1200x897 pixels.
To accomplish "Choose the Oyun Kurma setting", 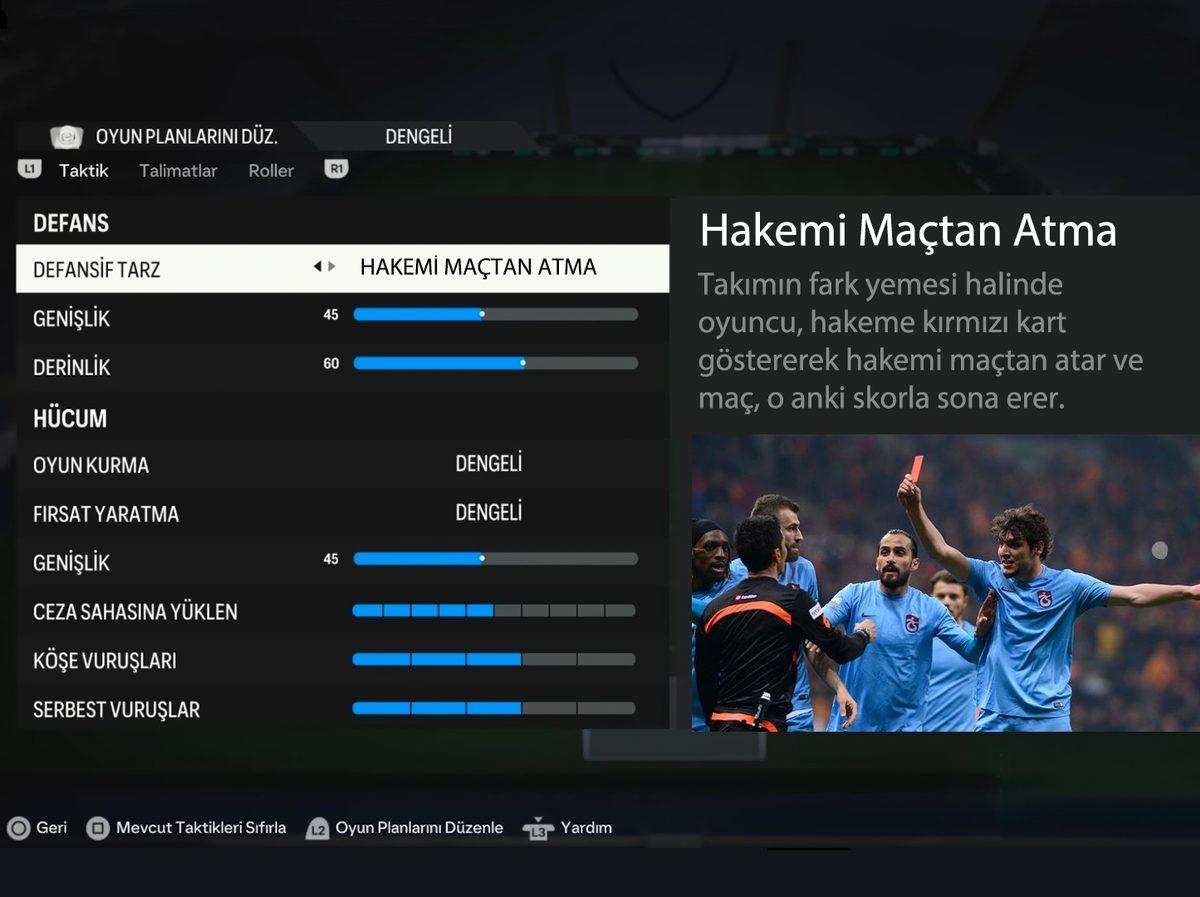I will (x=488, y=464).
